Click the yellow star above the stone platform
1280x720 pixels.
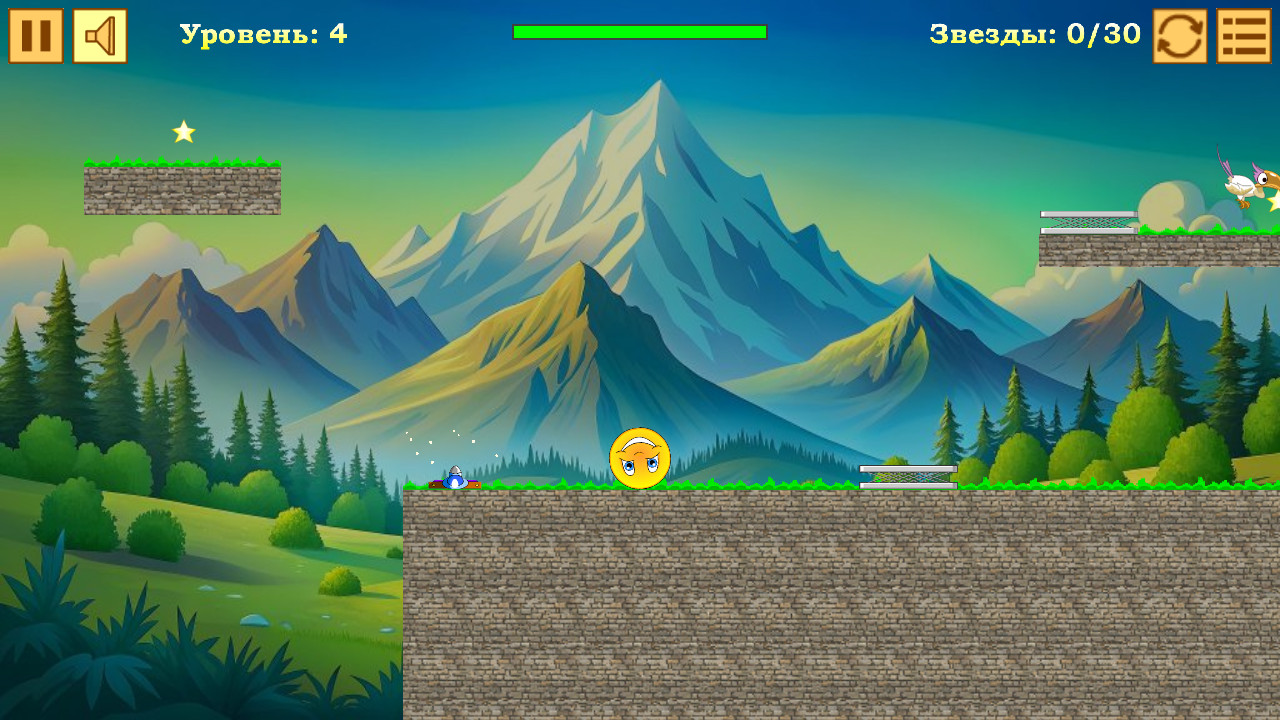[x=183, y=129]
